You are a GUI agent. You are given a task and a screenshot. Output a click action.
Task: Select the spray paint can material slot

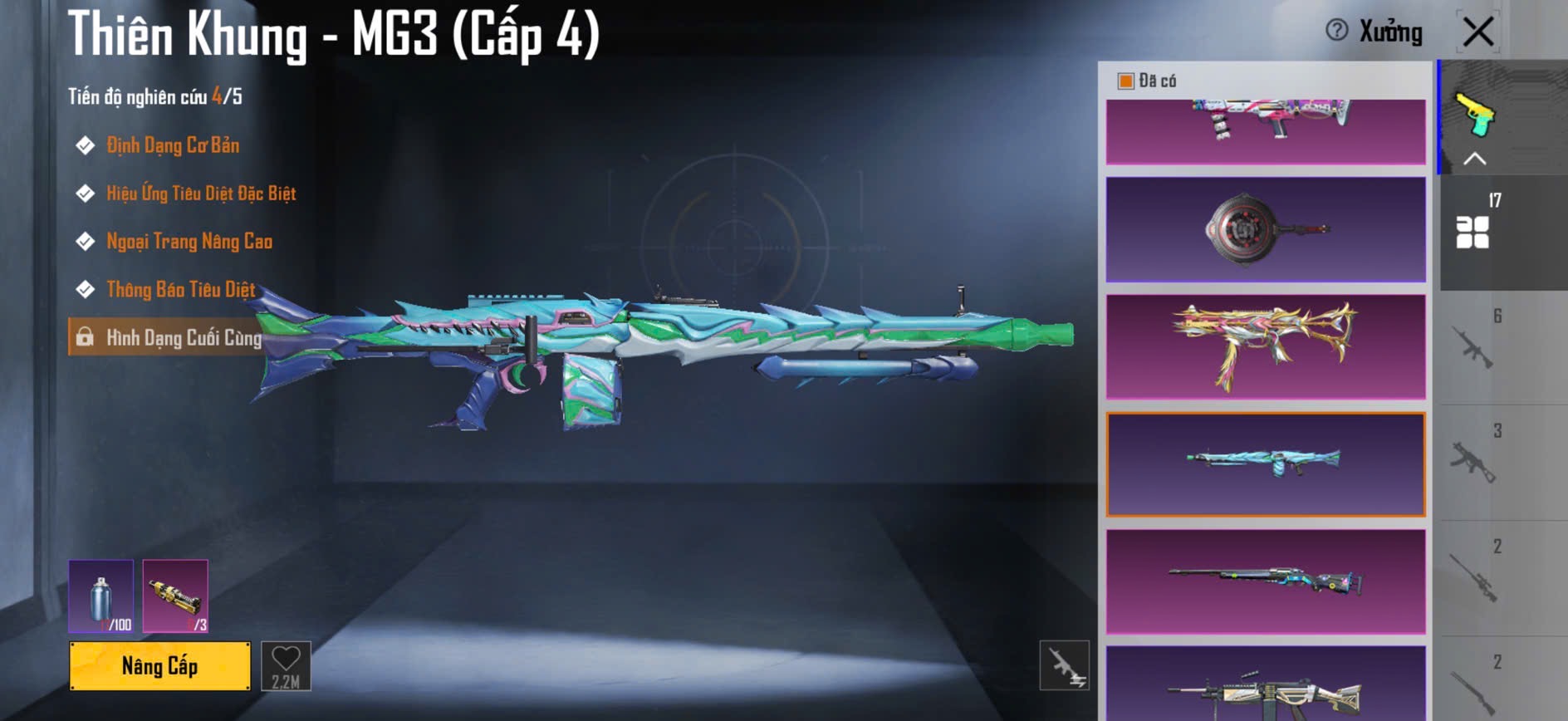(x=100, y=596)
